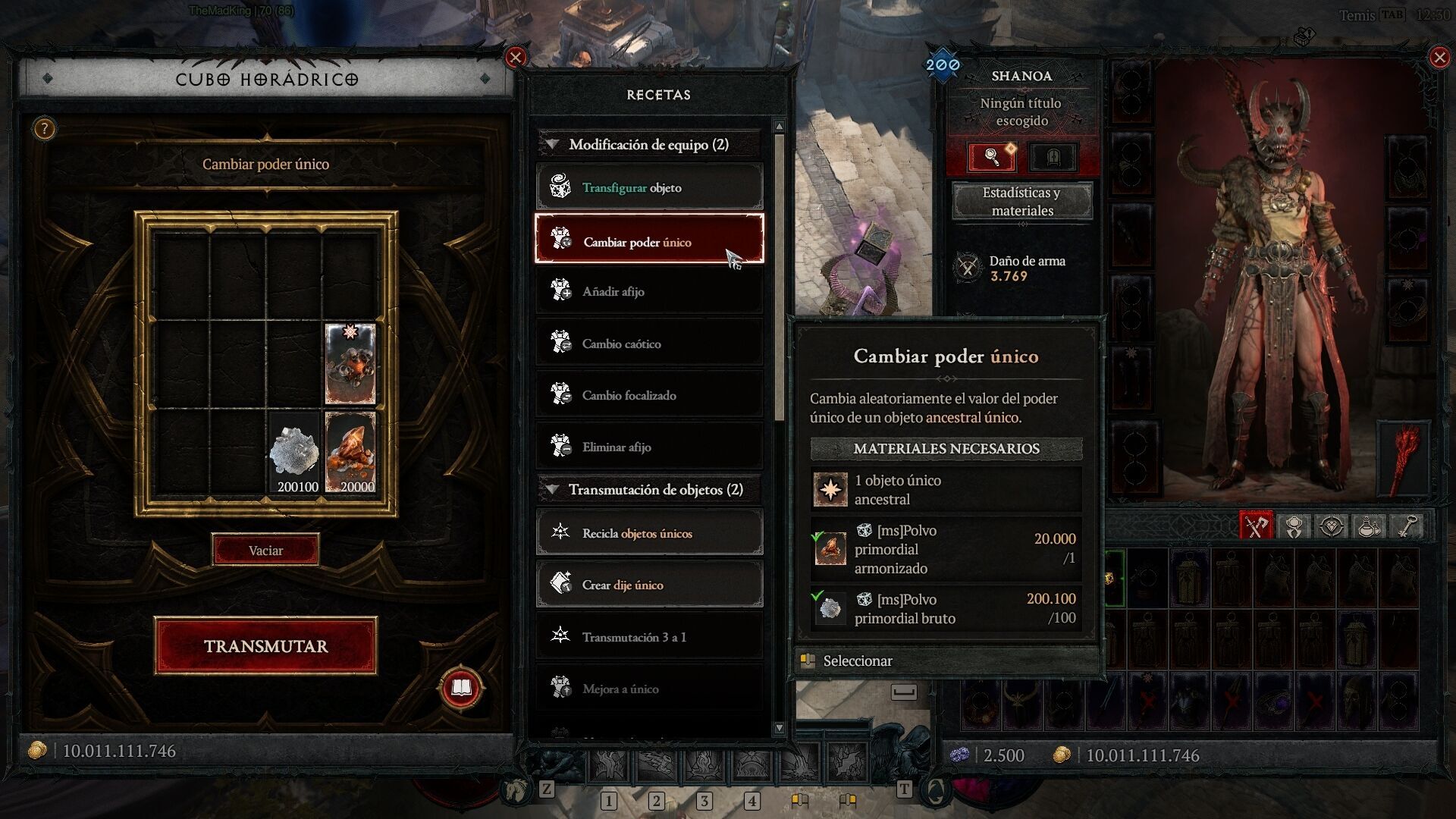The height and width of the screenshot is (819, 1456).
Task: Click the TRANSMUTAR button
Action: [x=265, y=646]
